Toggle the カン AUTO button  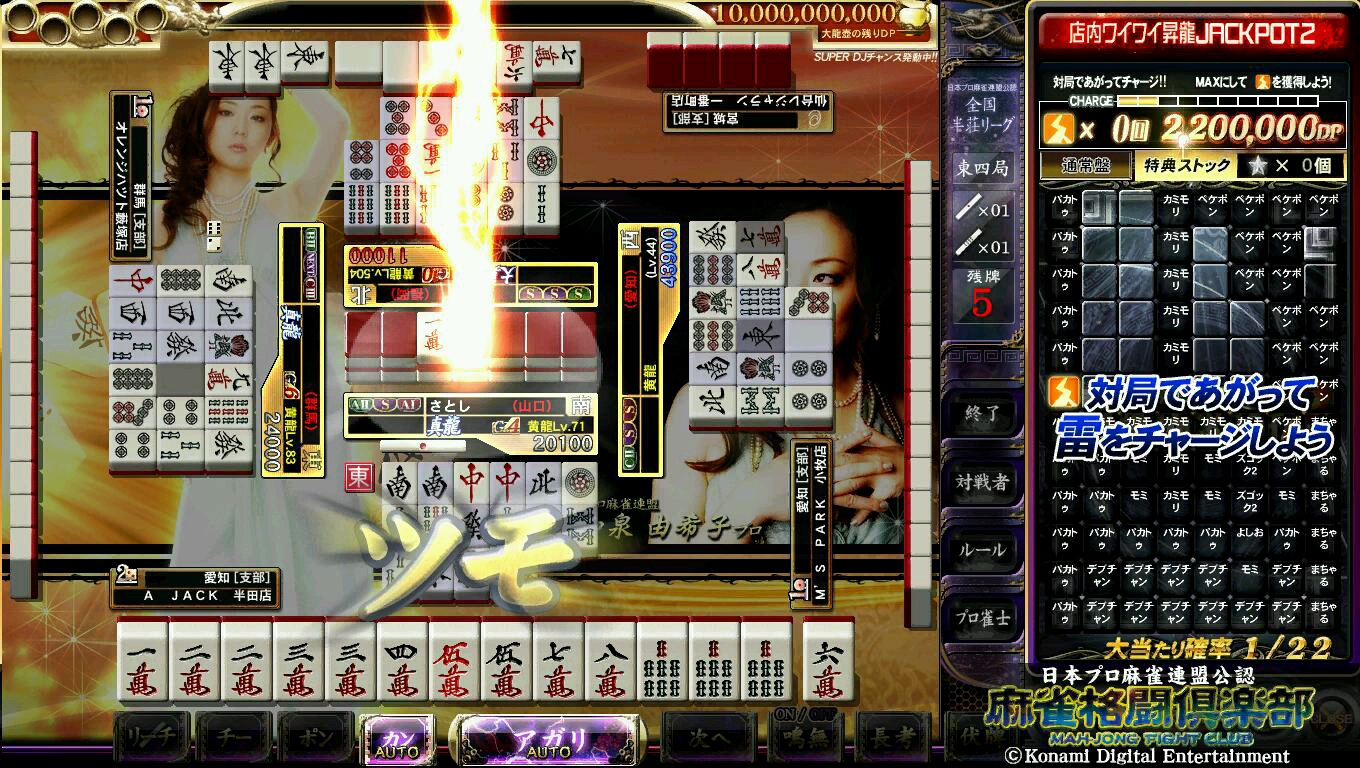point(397,740)
